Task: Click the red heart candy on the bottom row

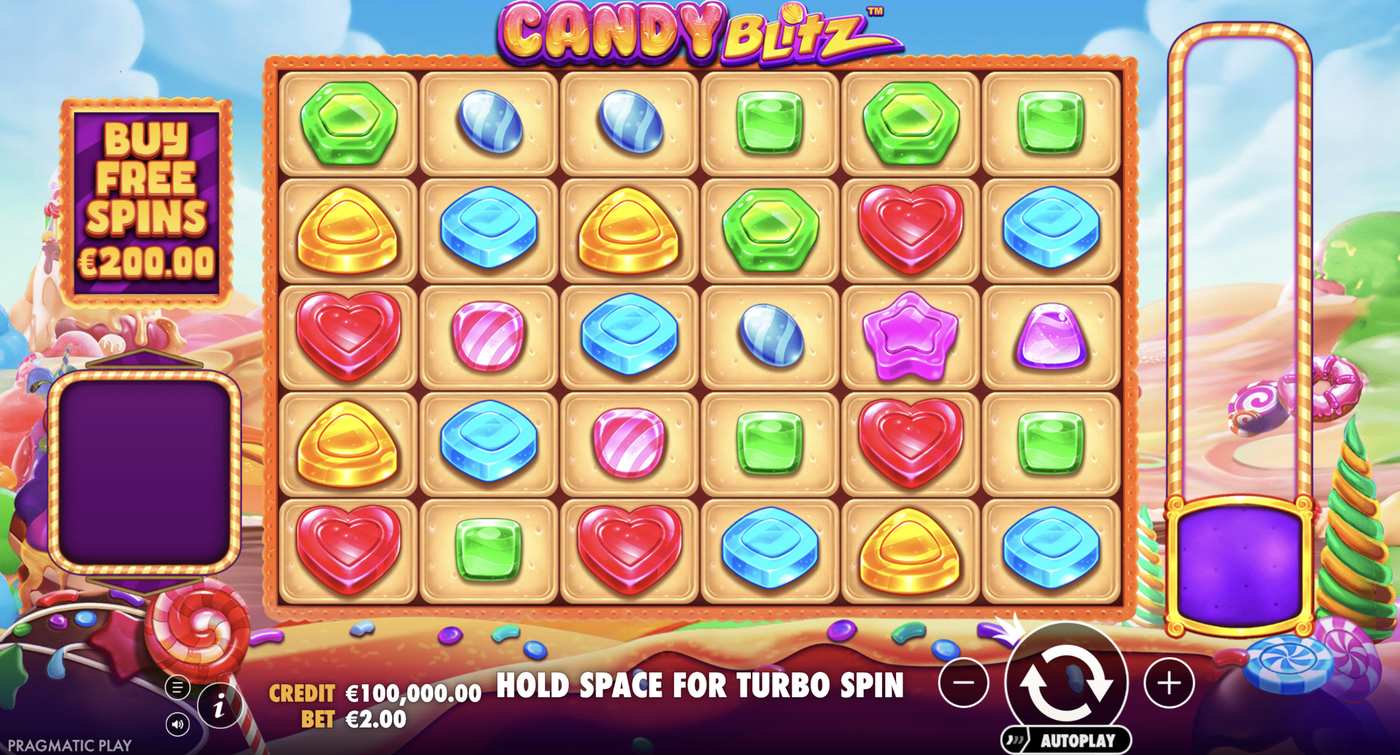Action: click(349, 549)
